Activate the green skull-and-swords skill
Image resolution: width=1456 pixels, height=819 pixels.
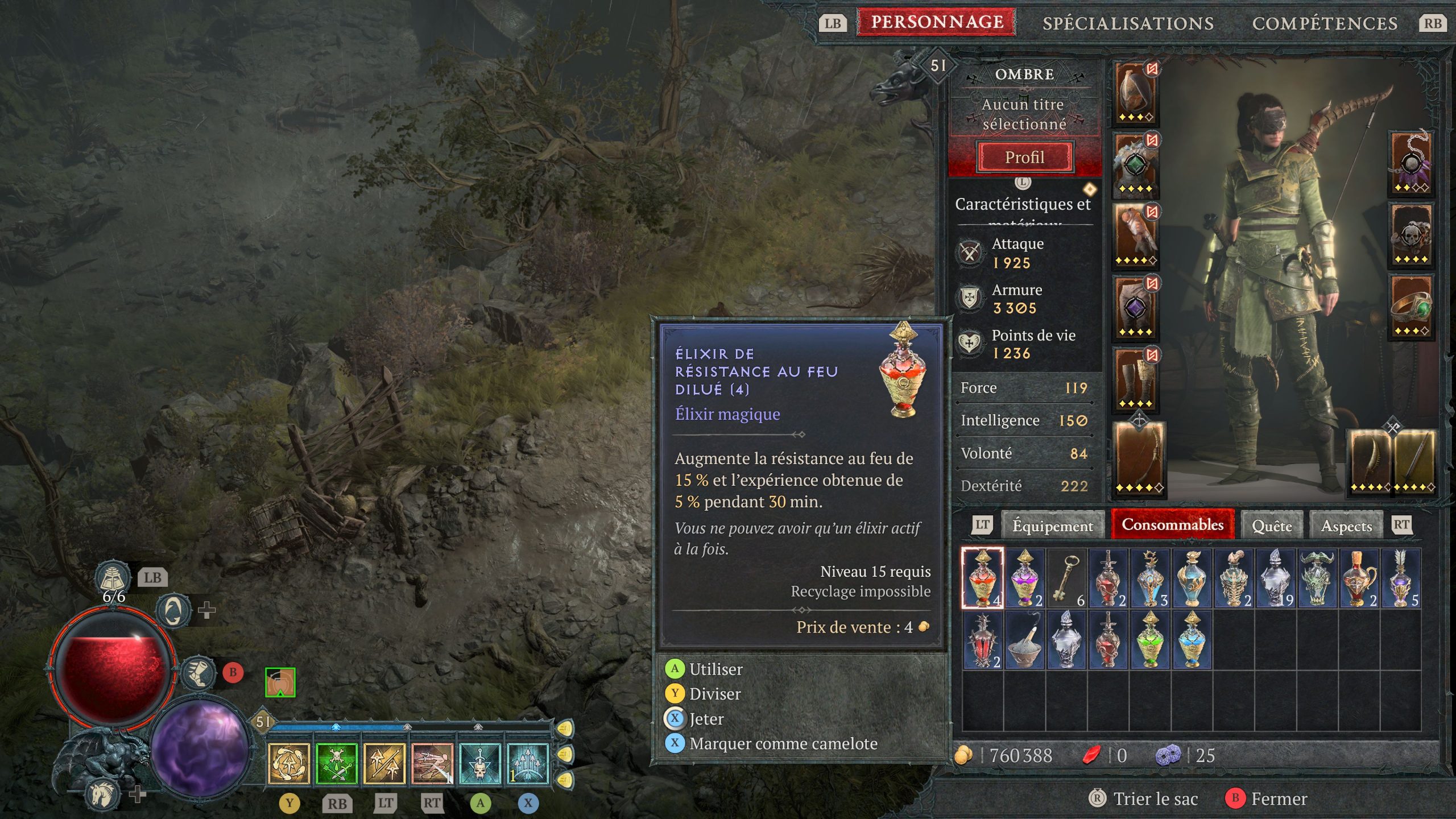tap(336, 763)
